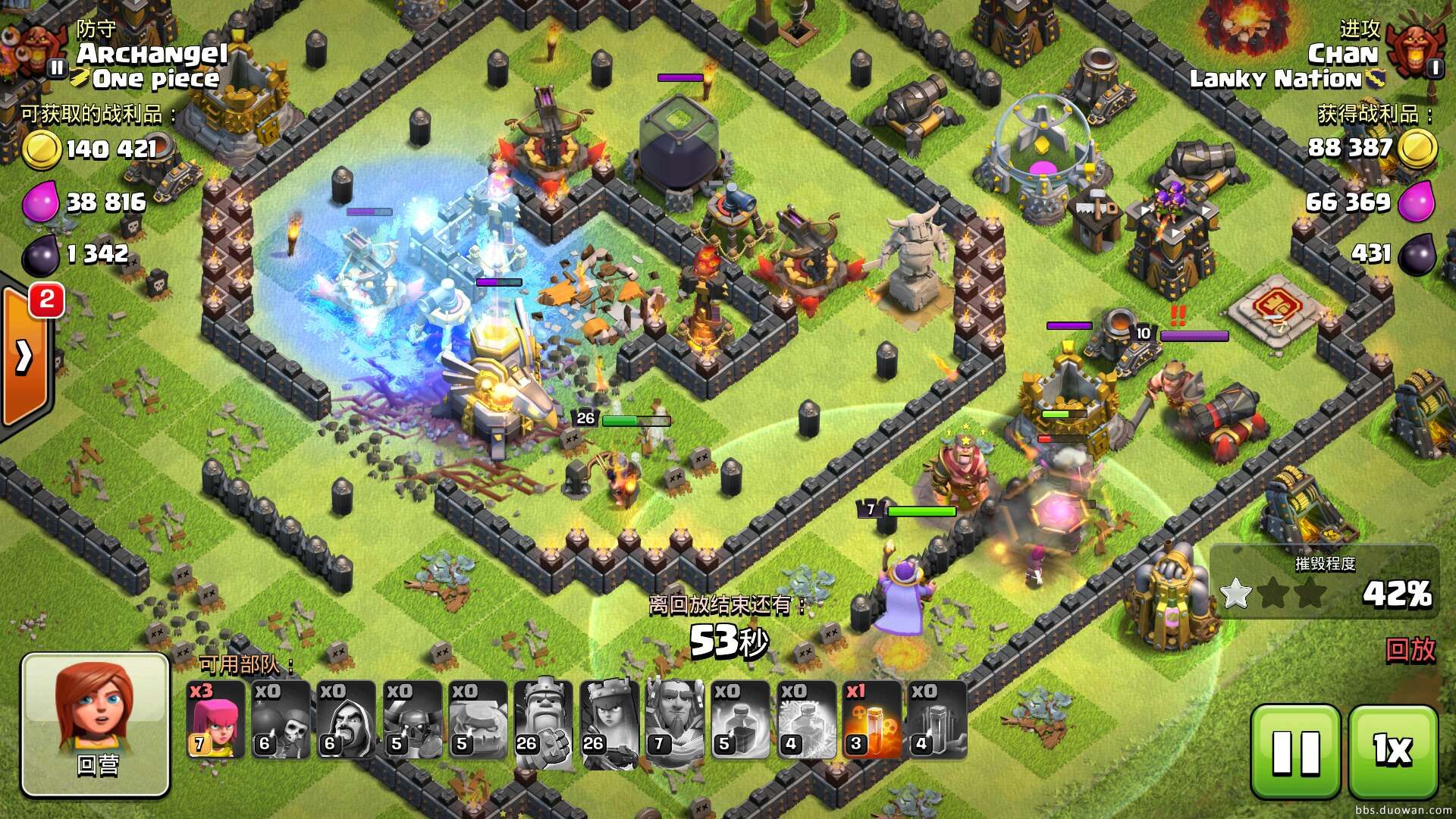Screen dimensions: 1456x819
Task: Choose the Wizard troop slot
Action: [347, 720]
